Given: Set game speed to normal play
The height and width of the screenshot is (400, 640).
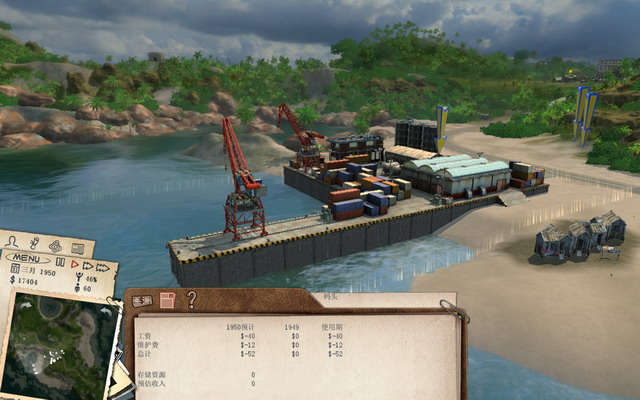Looking at the screenshot, I should pyautogui.click(x=74, y=264).
